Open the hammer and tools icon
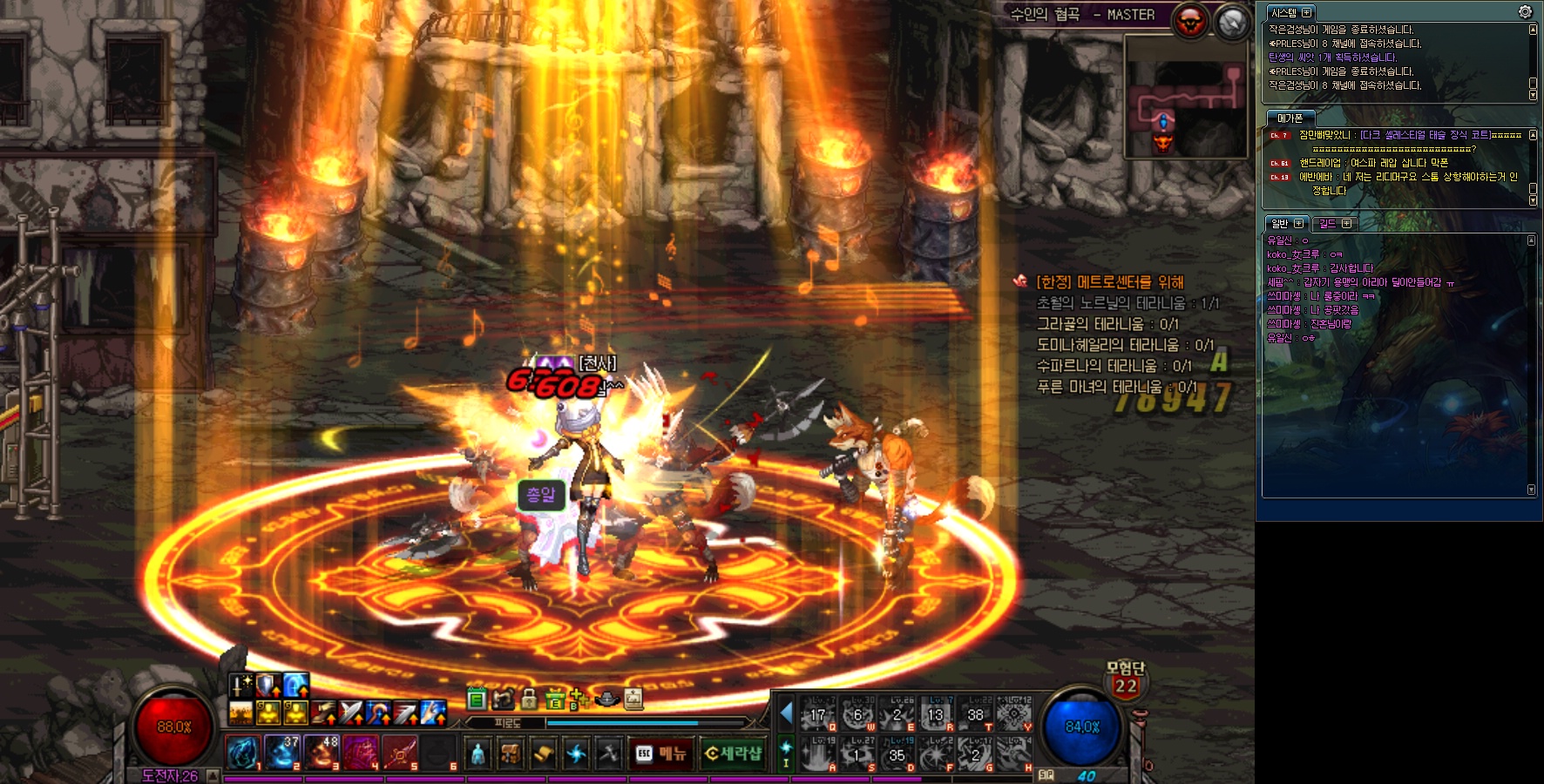The width and height of the screenshot is (1544, 784). [x=608, y=754]
